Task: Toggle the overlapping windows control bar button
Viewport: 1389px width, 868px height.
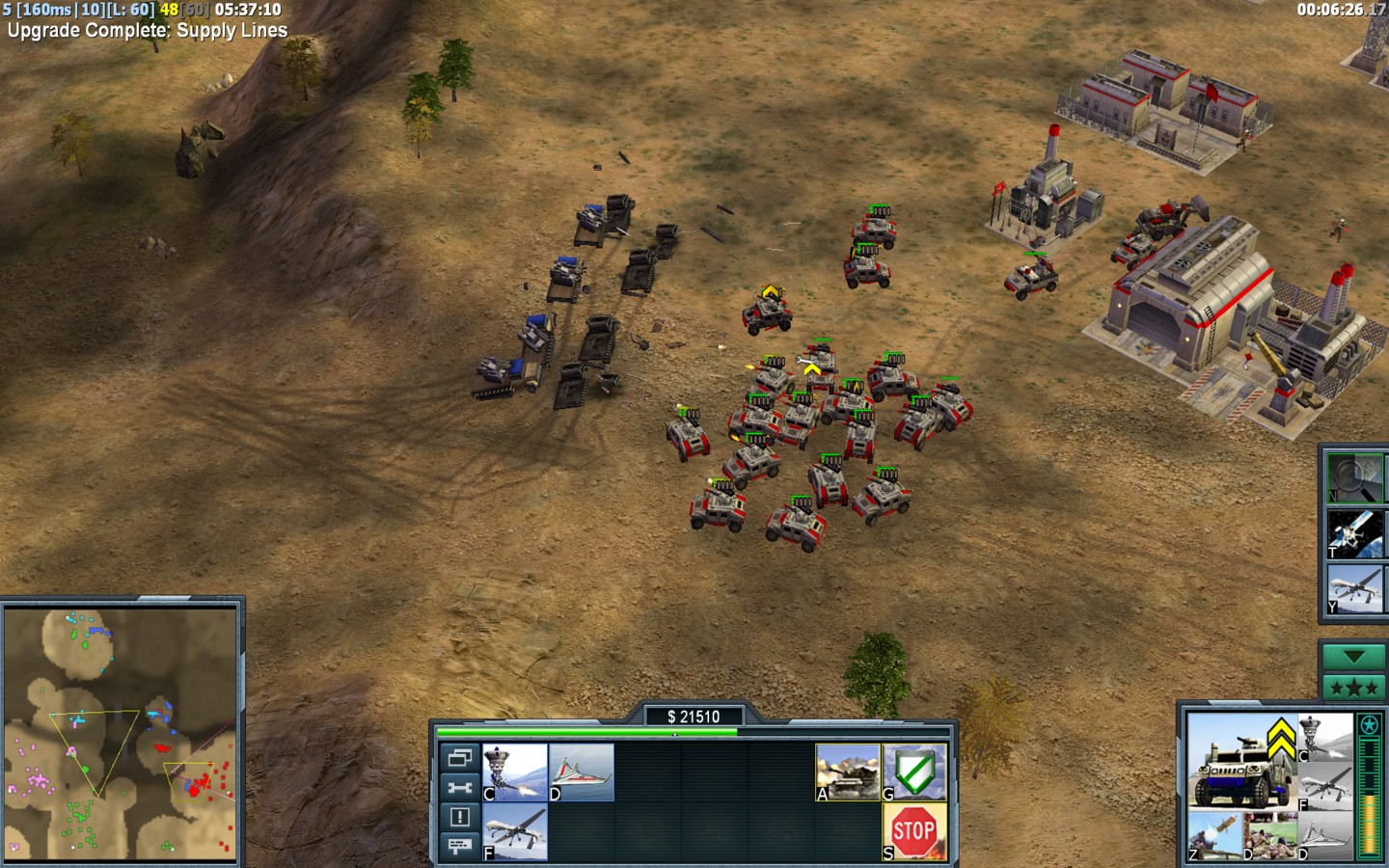Action: click(459, 757)
